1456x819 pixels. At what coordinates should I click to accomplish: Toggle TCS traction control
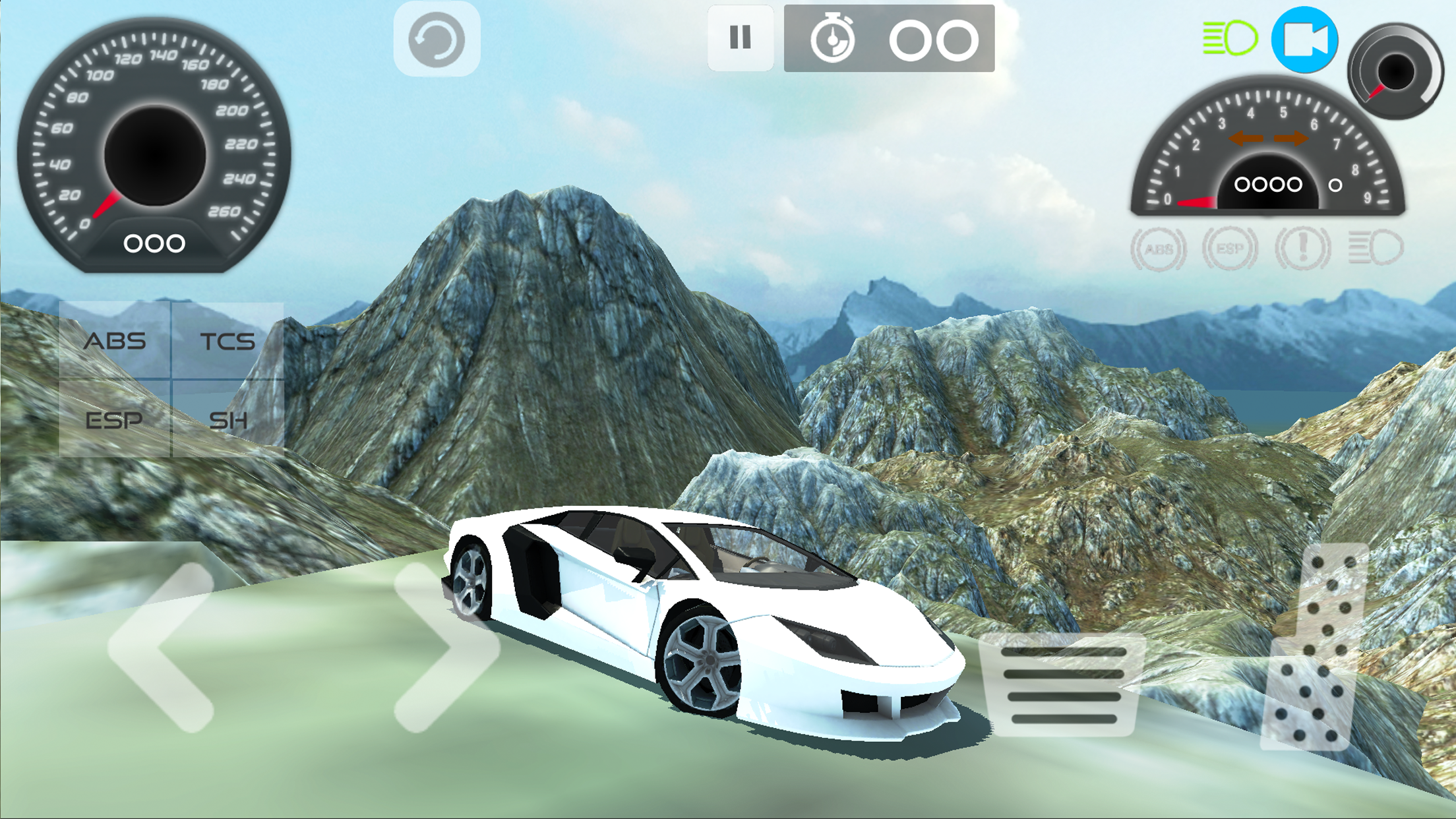[228, 341]
